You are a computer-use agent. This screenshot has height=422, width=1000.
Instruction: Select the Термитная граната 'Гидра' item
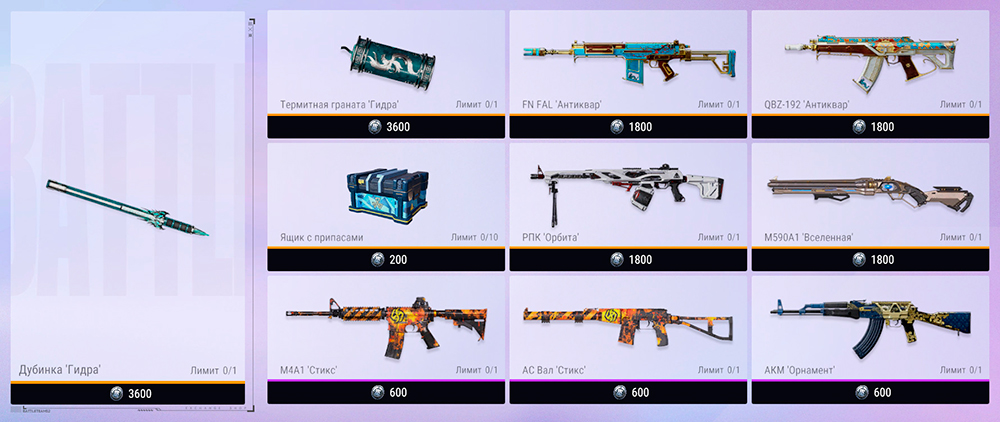[x=385, y=60]
